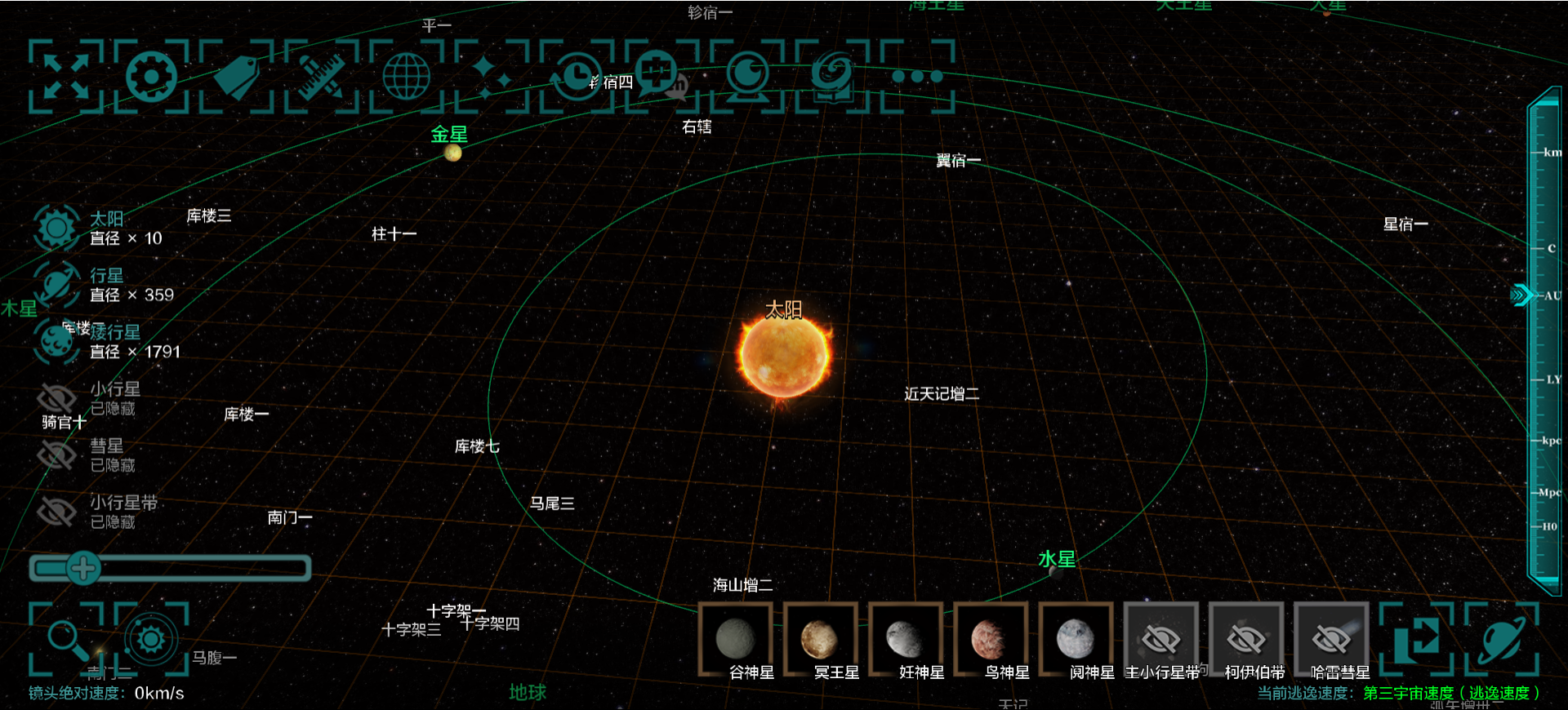Show 哈雷彗星 via its hidden-eye button

click(x=1331, y=638)
